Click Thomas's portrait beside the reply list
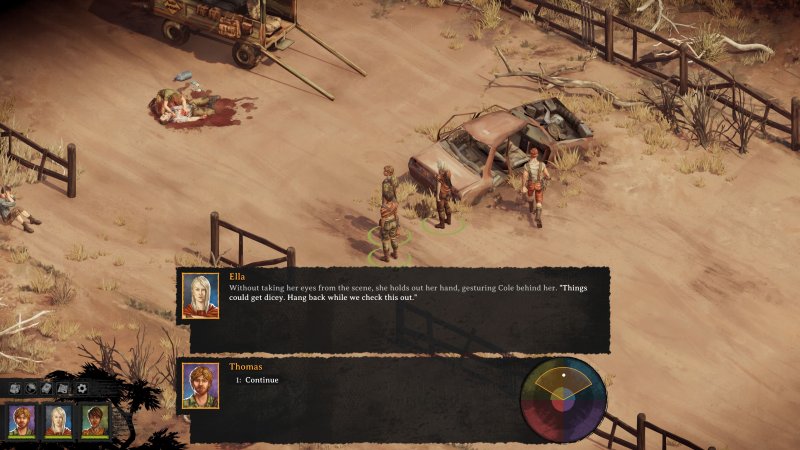This screenshot has width=800, height=450. 200,386
